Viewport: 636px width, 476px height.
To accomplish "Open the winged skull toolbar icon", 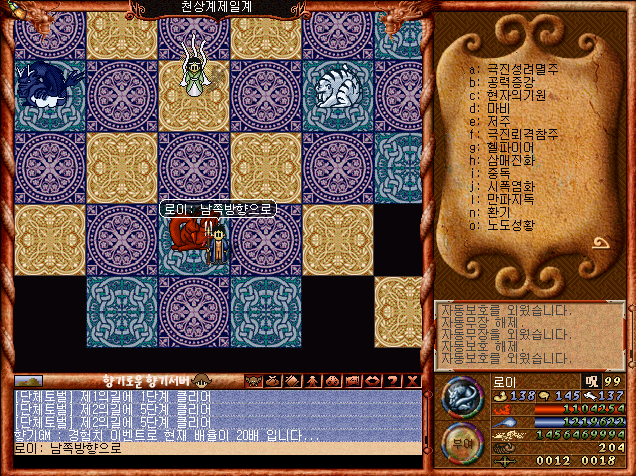I will click(x=254, y=380).
